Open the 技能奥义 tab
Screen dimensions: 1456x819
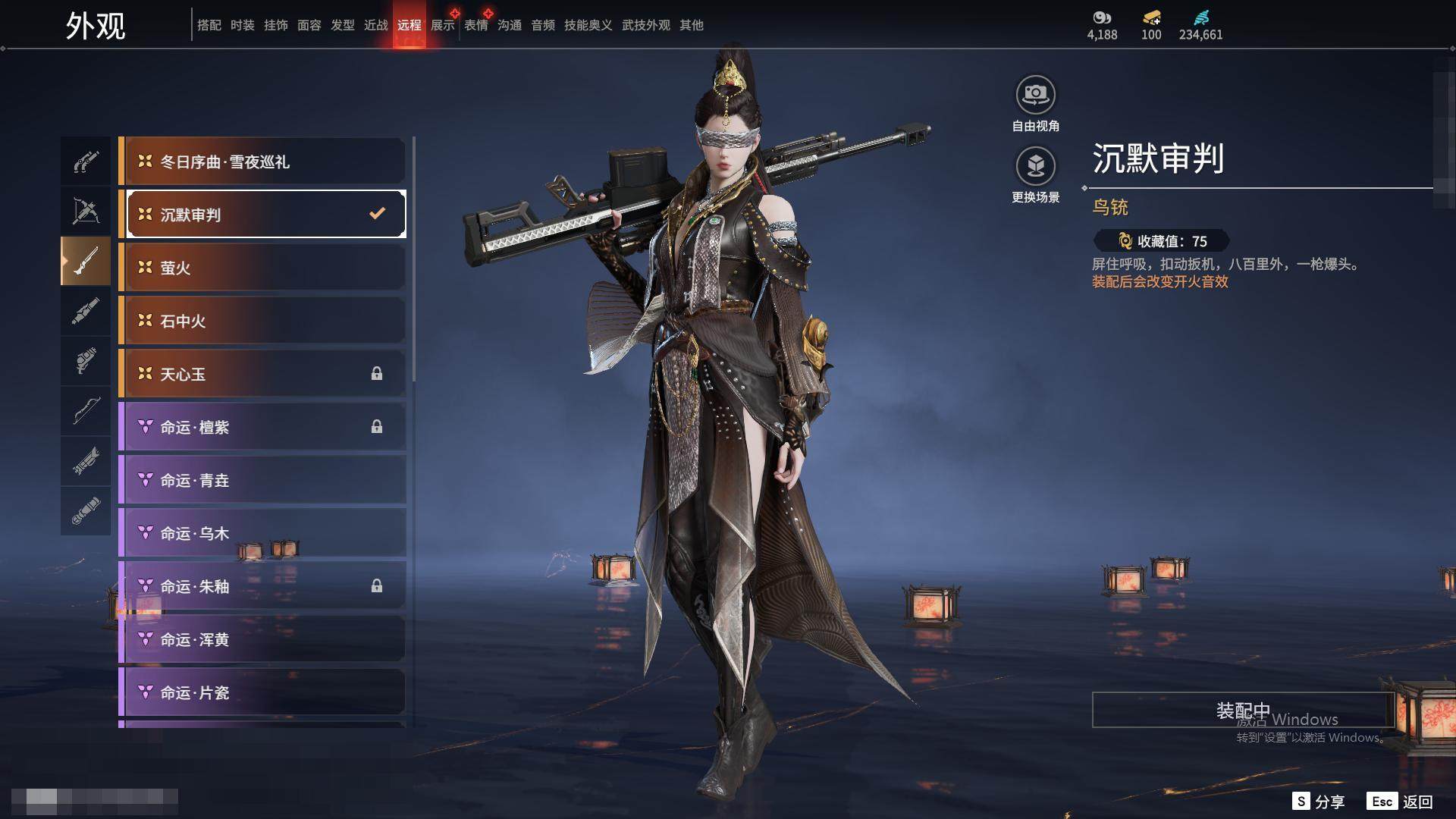[588, 25]
